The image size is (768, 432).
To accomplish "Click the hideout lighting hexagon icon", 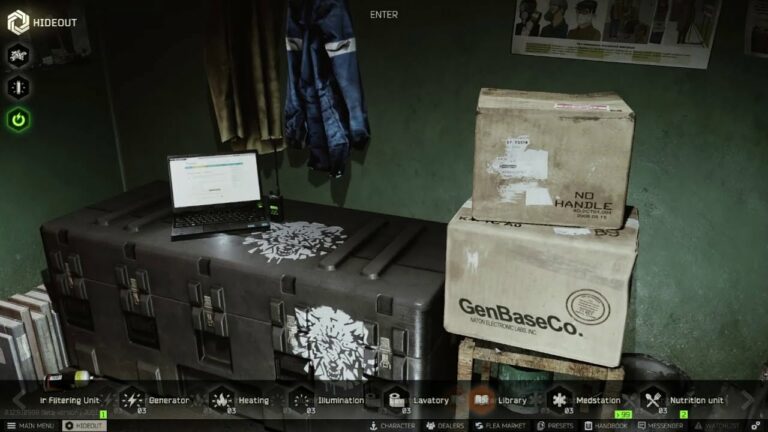I will tap(19, 87).
